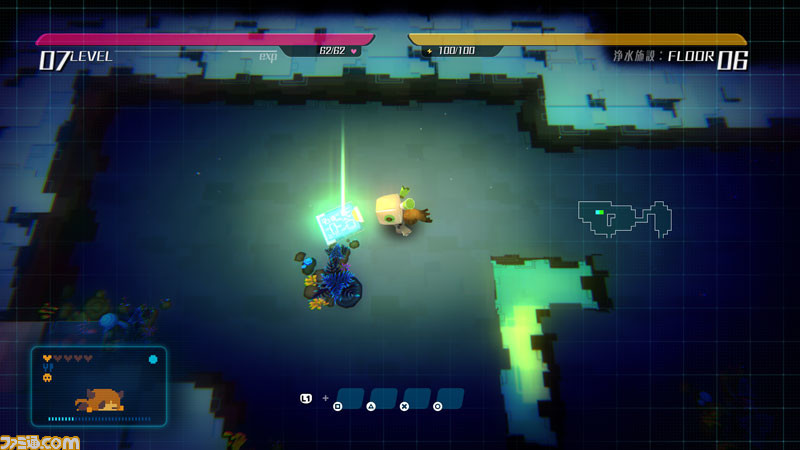
Task: Click the cyan orb in the status panel
Action: coord(152,359)
